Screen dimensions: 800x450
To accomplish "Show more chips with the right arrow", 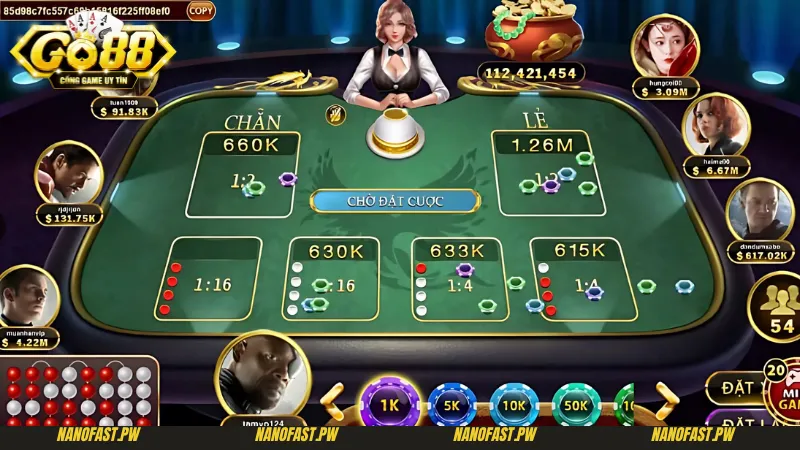I will point(664,402).
